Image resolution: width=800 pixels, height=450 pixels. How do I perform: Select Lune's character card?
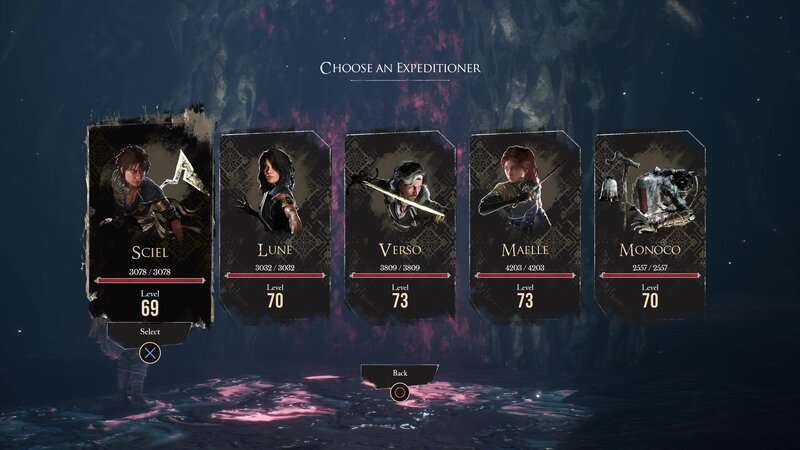point(275,225)
